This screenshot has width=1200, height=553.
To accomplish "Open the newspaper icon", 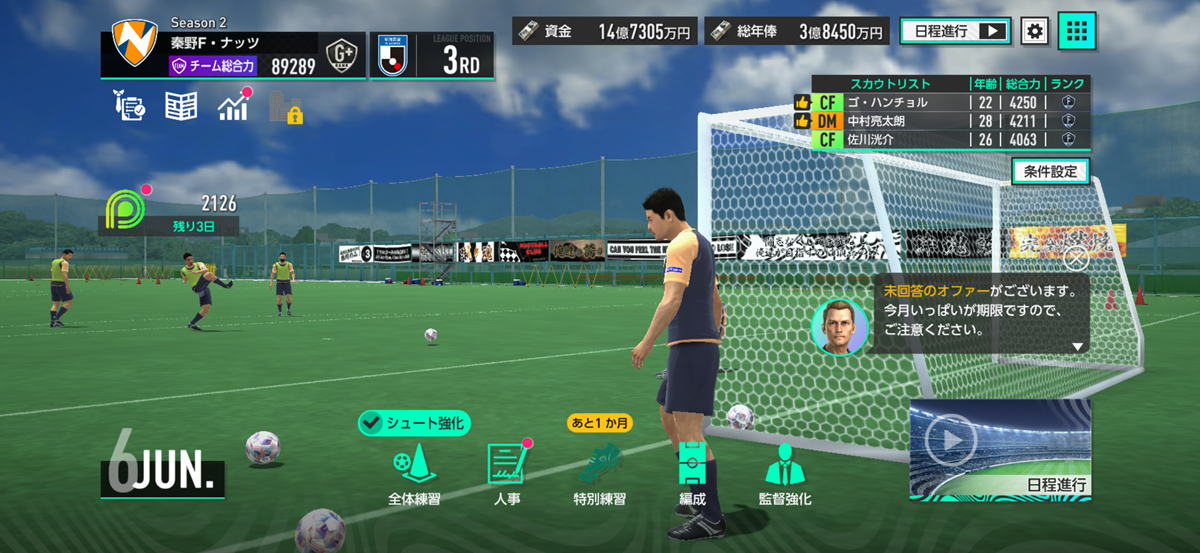I will click(181, 106).
